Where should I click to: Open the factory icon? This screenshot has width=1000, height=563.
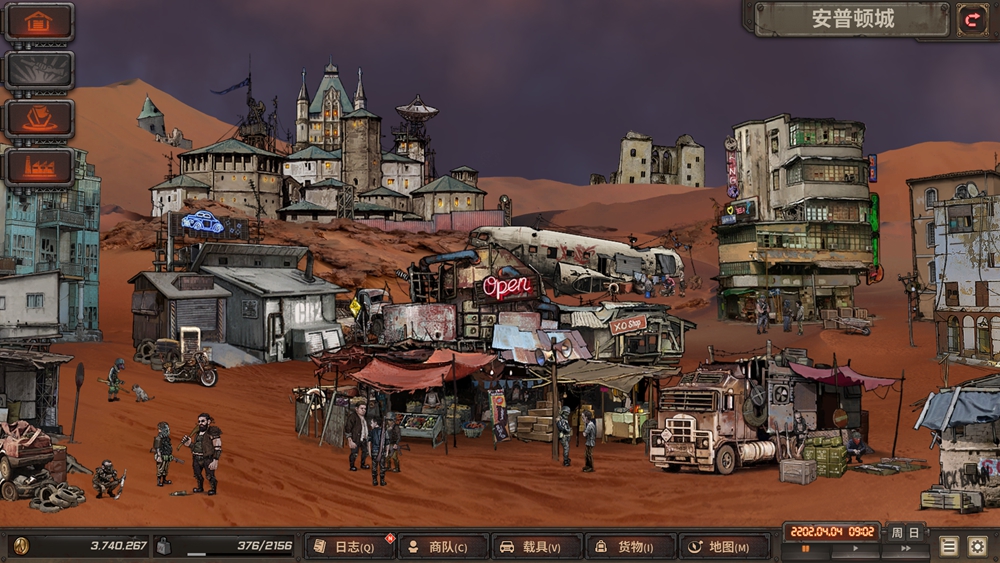[39, 166]
